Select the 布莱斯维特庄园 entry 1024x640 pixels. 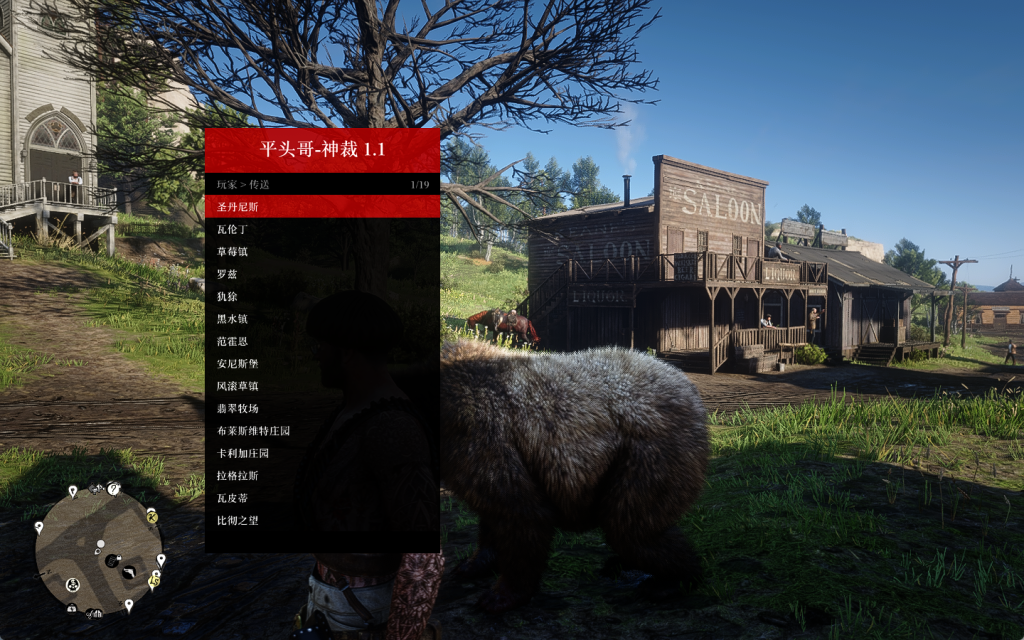322,431
